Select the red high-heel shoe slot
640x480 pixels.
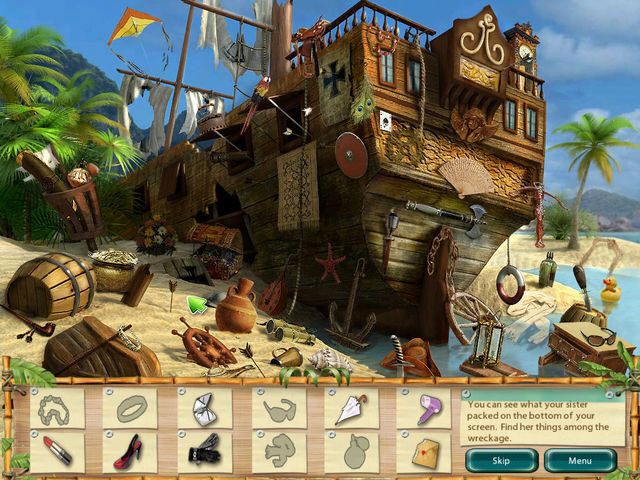[x=131, y=452]
